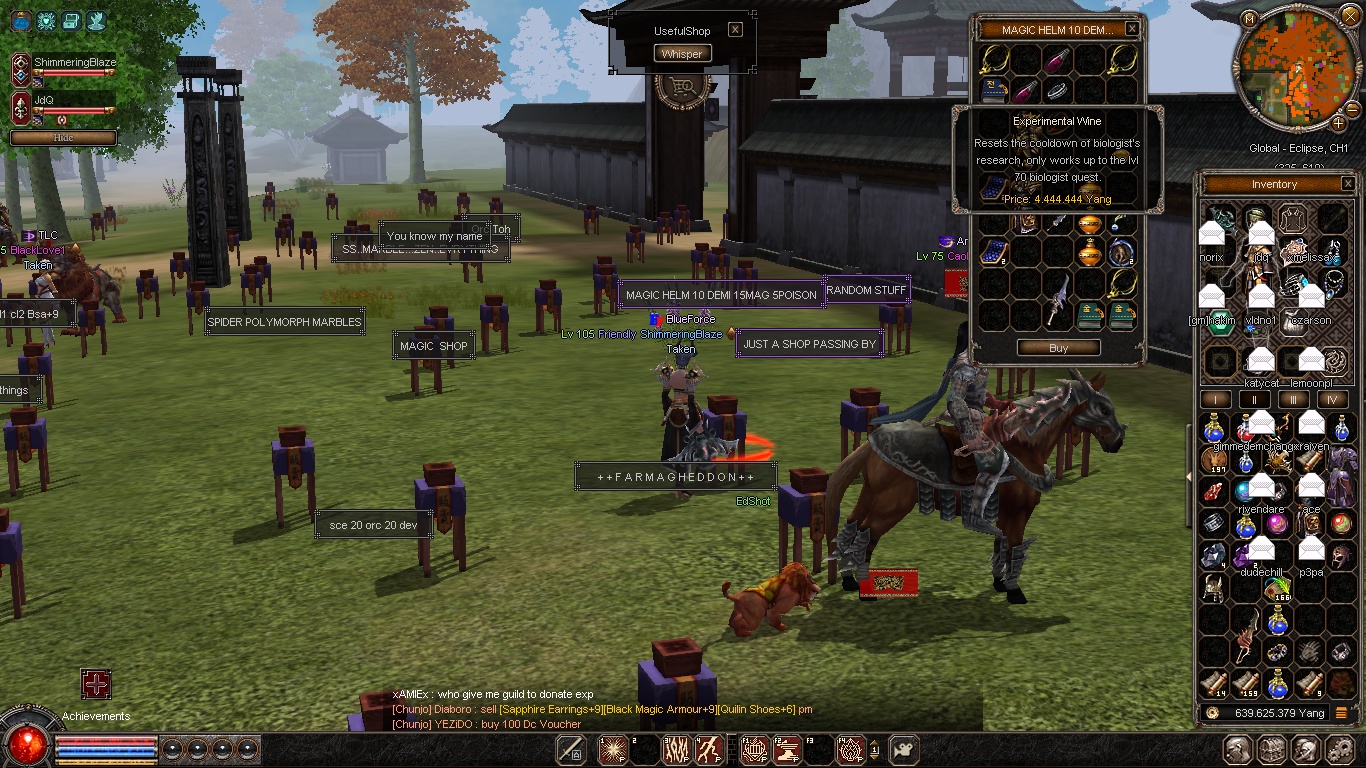Switch to inventory page I

[x=1215, y=400]
